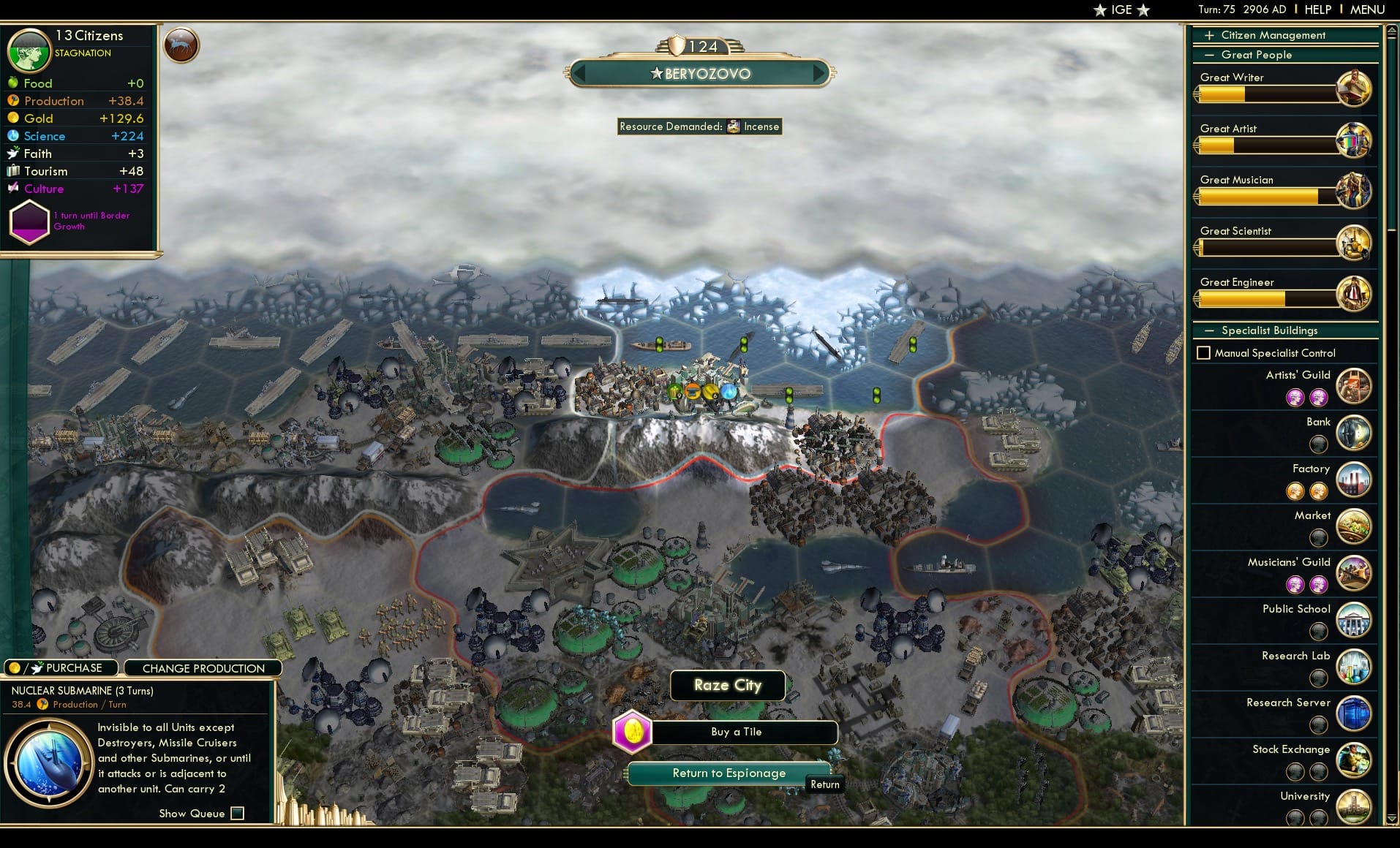Click the Artists' Guild building icon

coord(1354,386)
